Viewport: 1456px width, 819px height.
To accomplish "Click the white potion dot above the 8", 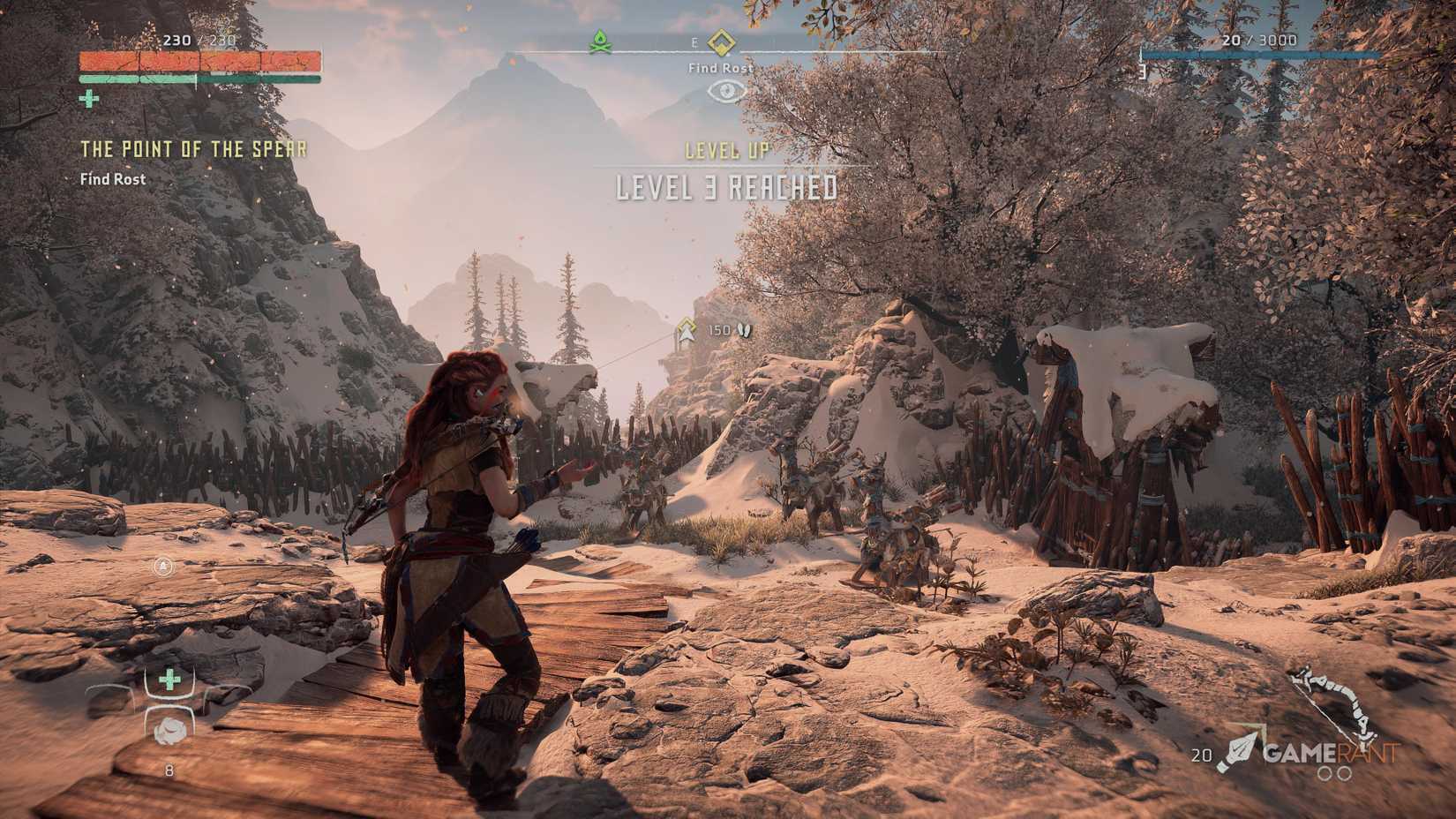I will point(170,731).
